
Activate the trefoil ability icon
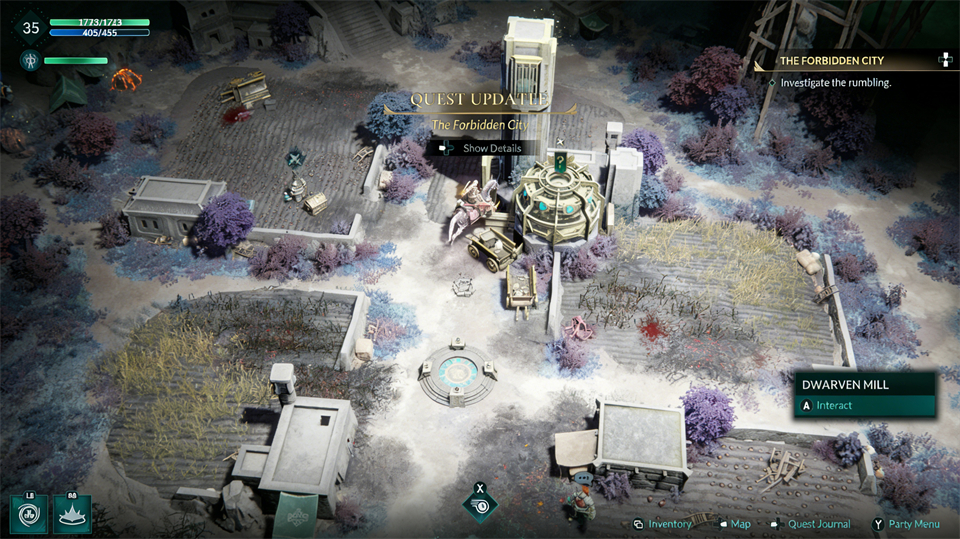28,515
